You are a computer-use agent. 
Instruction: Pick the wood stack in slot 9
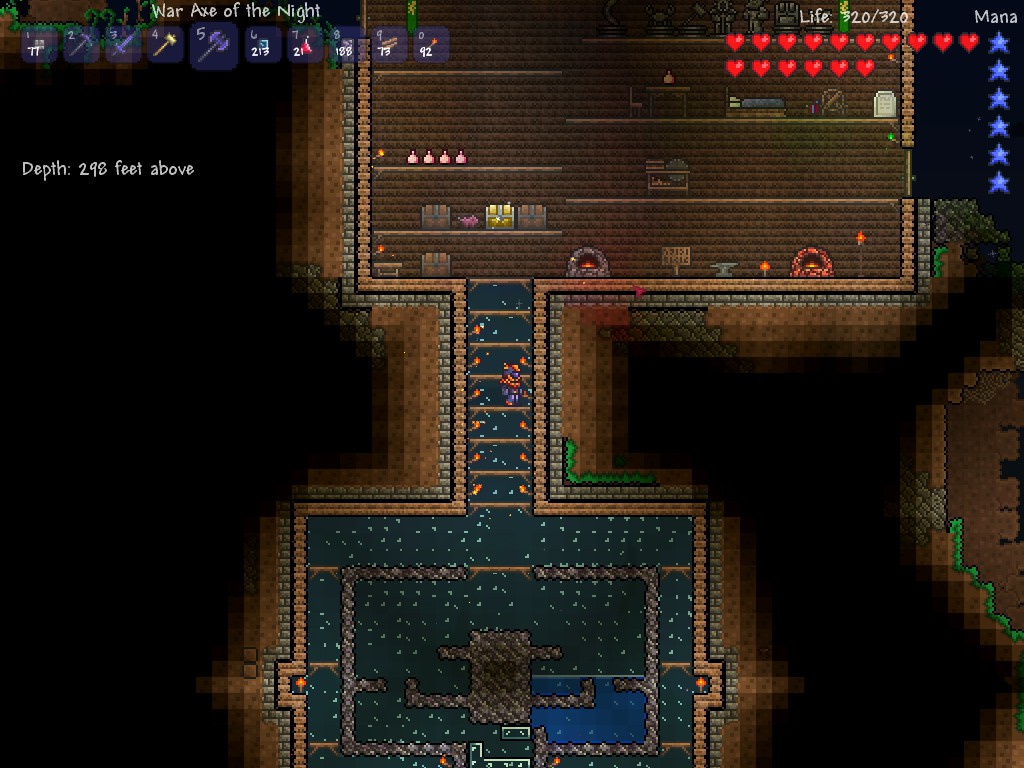pyautogui.click(x=389, y=46)
